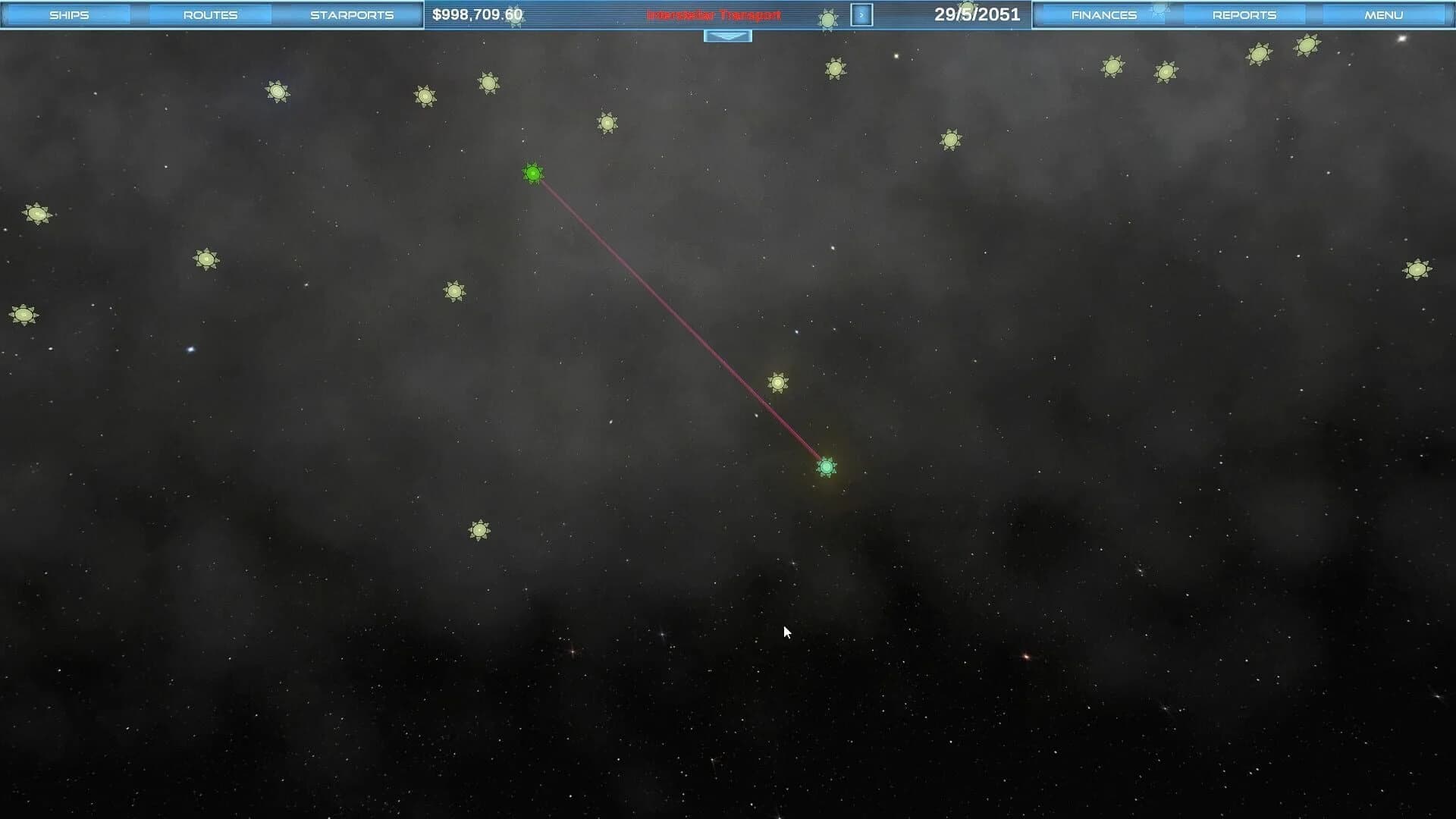The height and width of the screenshot is (819, 1456).
Task: Click the star system near the red route midpoint
Action: click(779, 383)
